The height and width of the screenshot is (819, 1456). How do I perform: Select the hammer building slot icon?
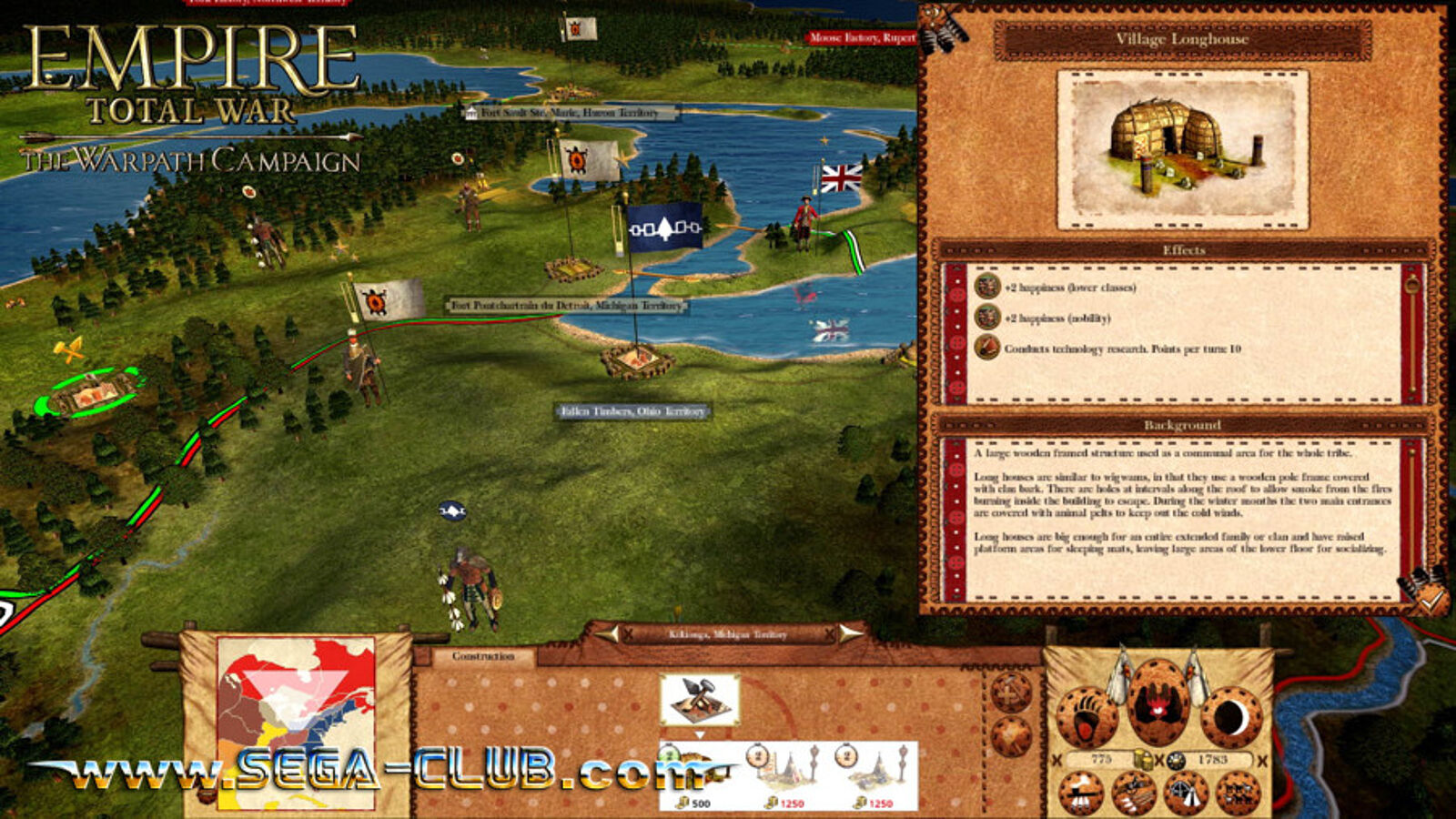[x=699, y=700]
